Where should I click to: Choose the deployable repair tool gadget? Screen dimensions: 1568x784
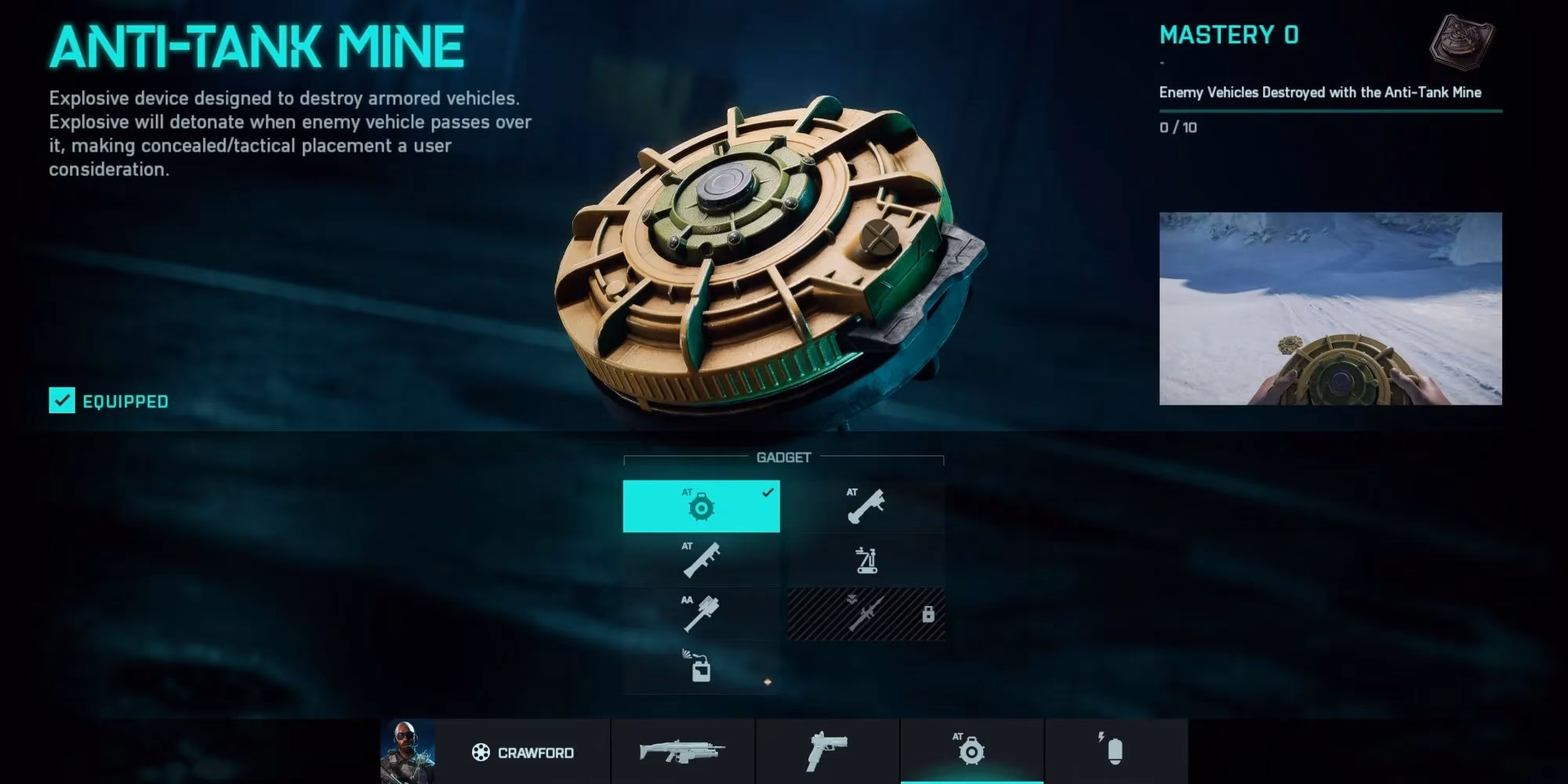point(866,559)
